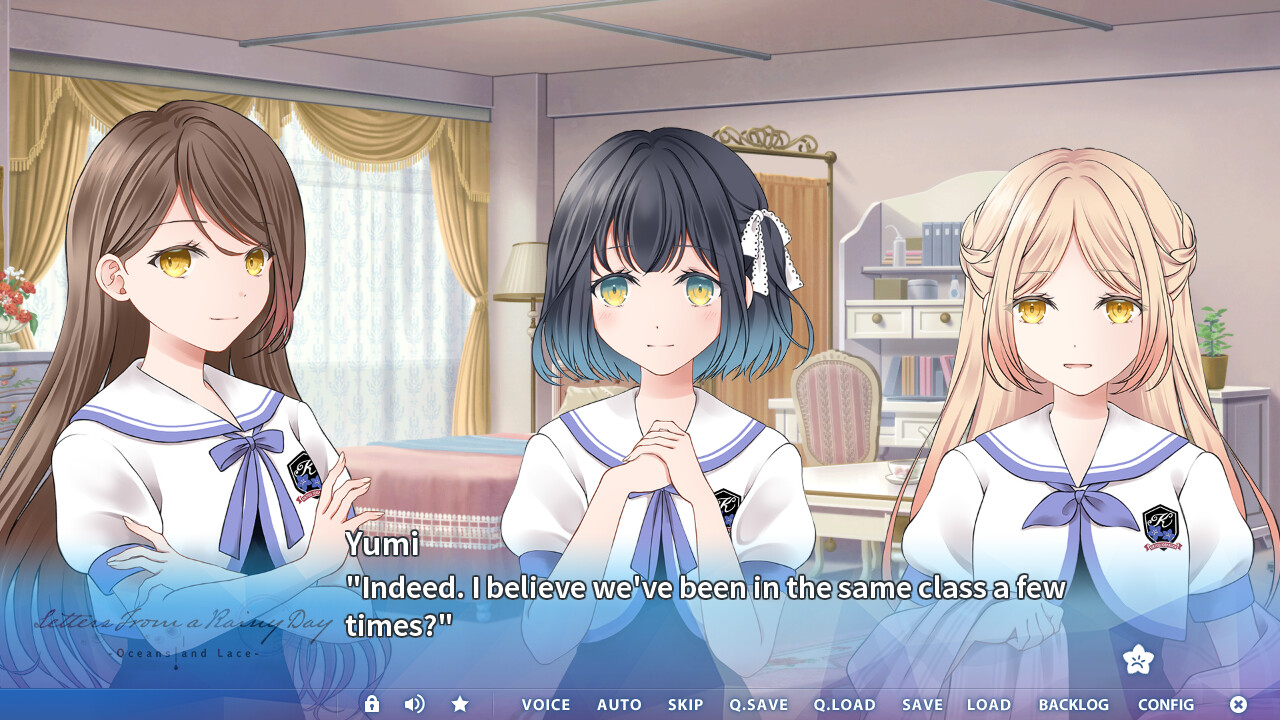Viewport: 1280px width, 720px height.
Task: Mark this line with the star icon
Action: [x=460, y=704]
